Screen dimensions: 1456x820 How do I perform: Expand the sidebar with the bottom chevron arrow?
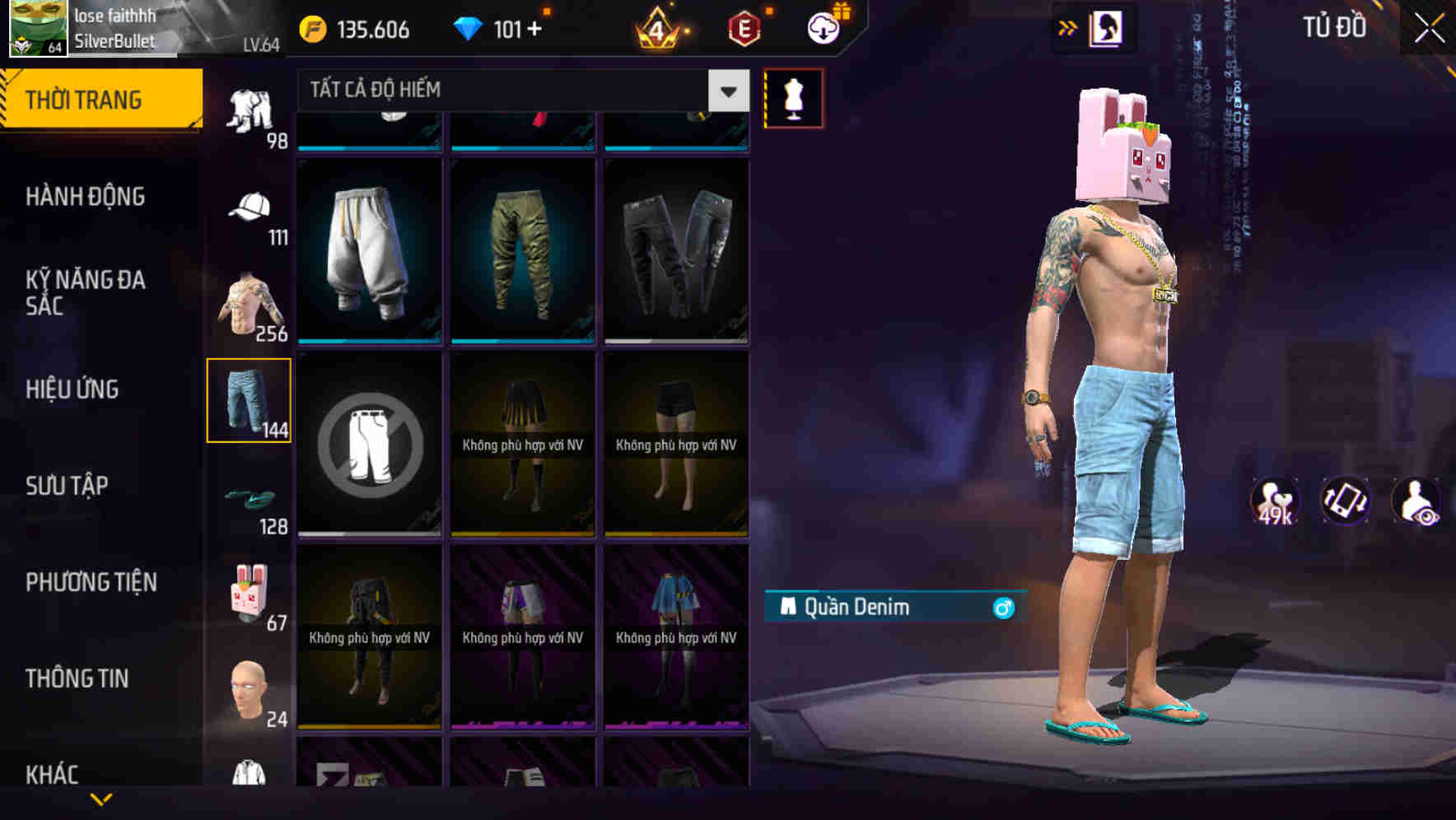point(101,799)
